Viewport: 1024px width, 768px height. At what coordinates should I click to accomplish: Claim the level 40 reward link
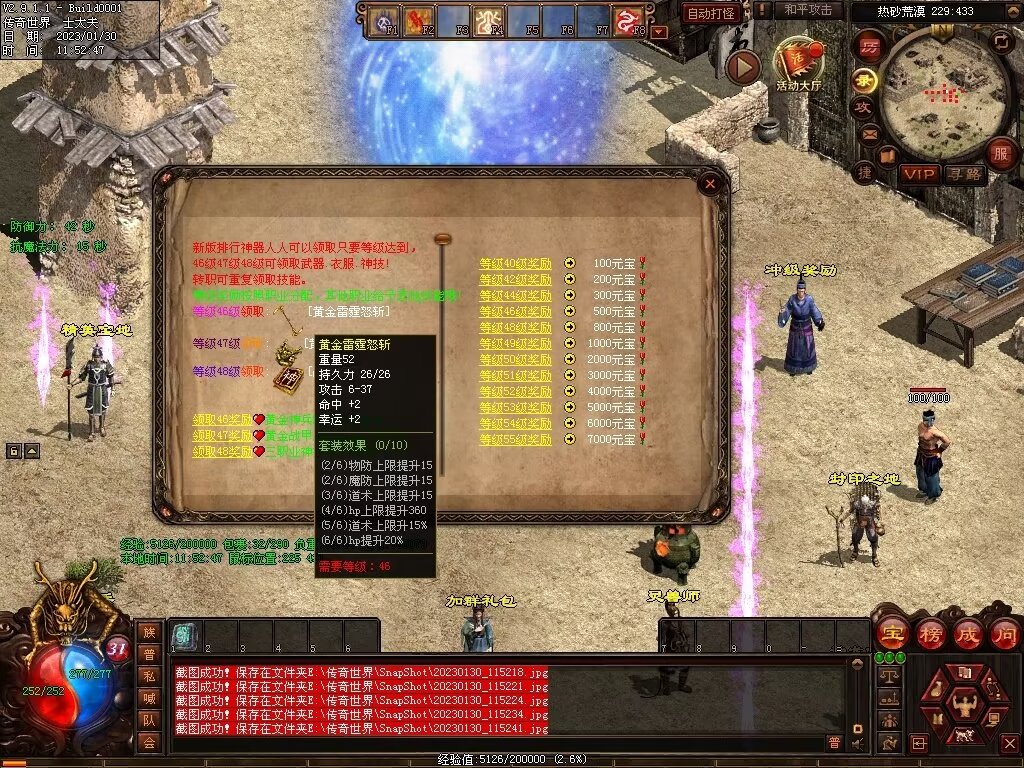515,264
